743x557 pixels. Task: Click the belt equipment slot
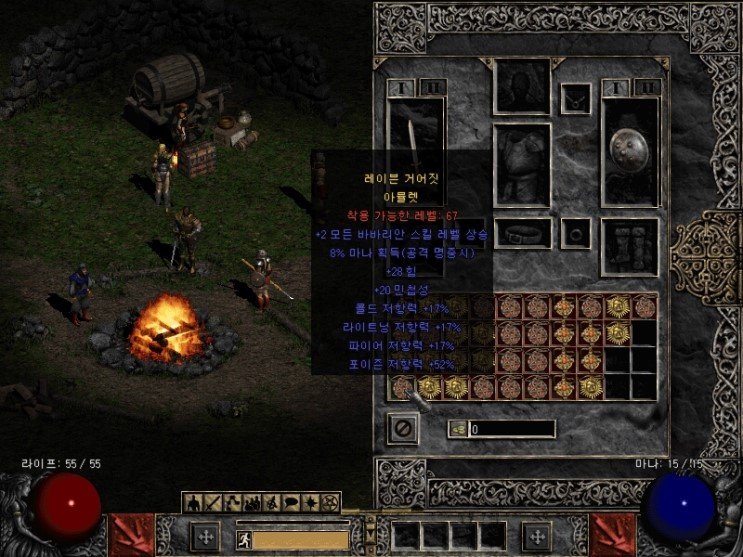522,233
